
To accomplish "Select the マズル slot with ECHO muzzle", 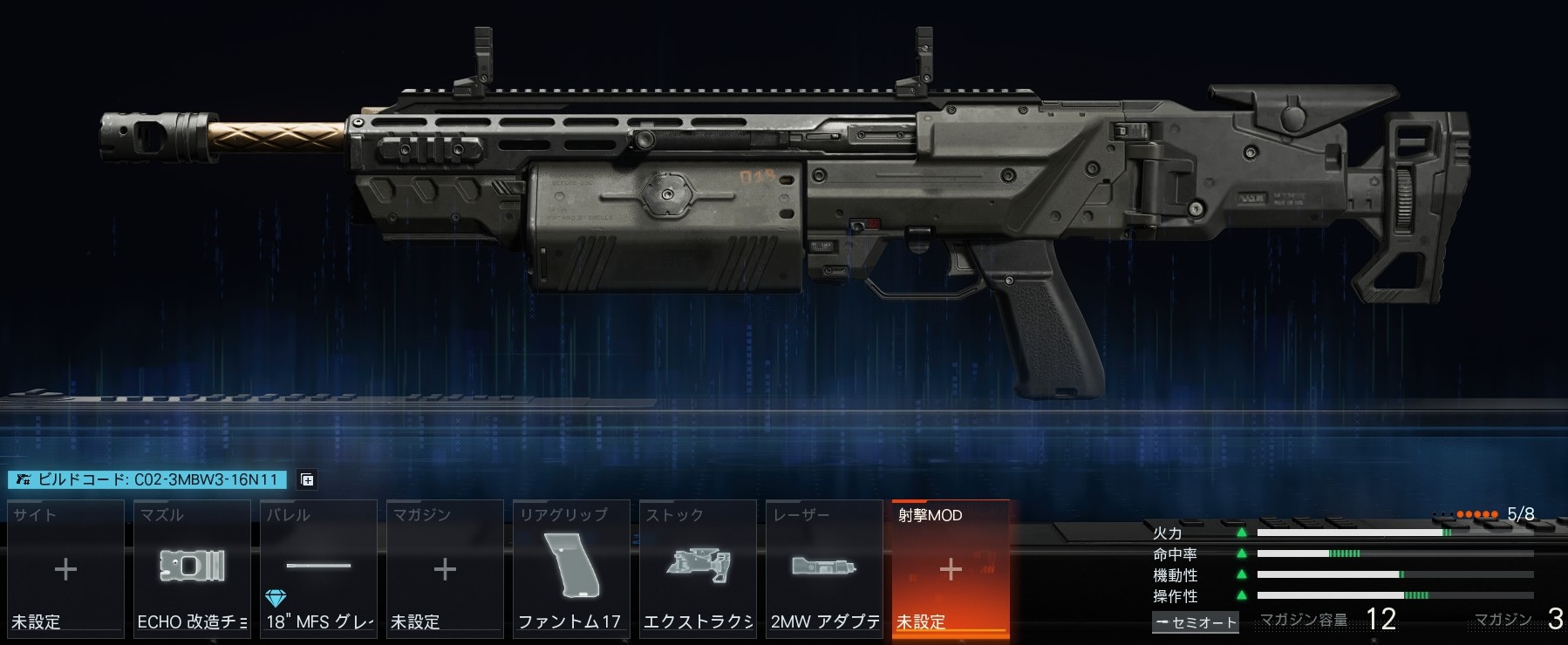I will pos(192,568).
